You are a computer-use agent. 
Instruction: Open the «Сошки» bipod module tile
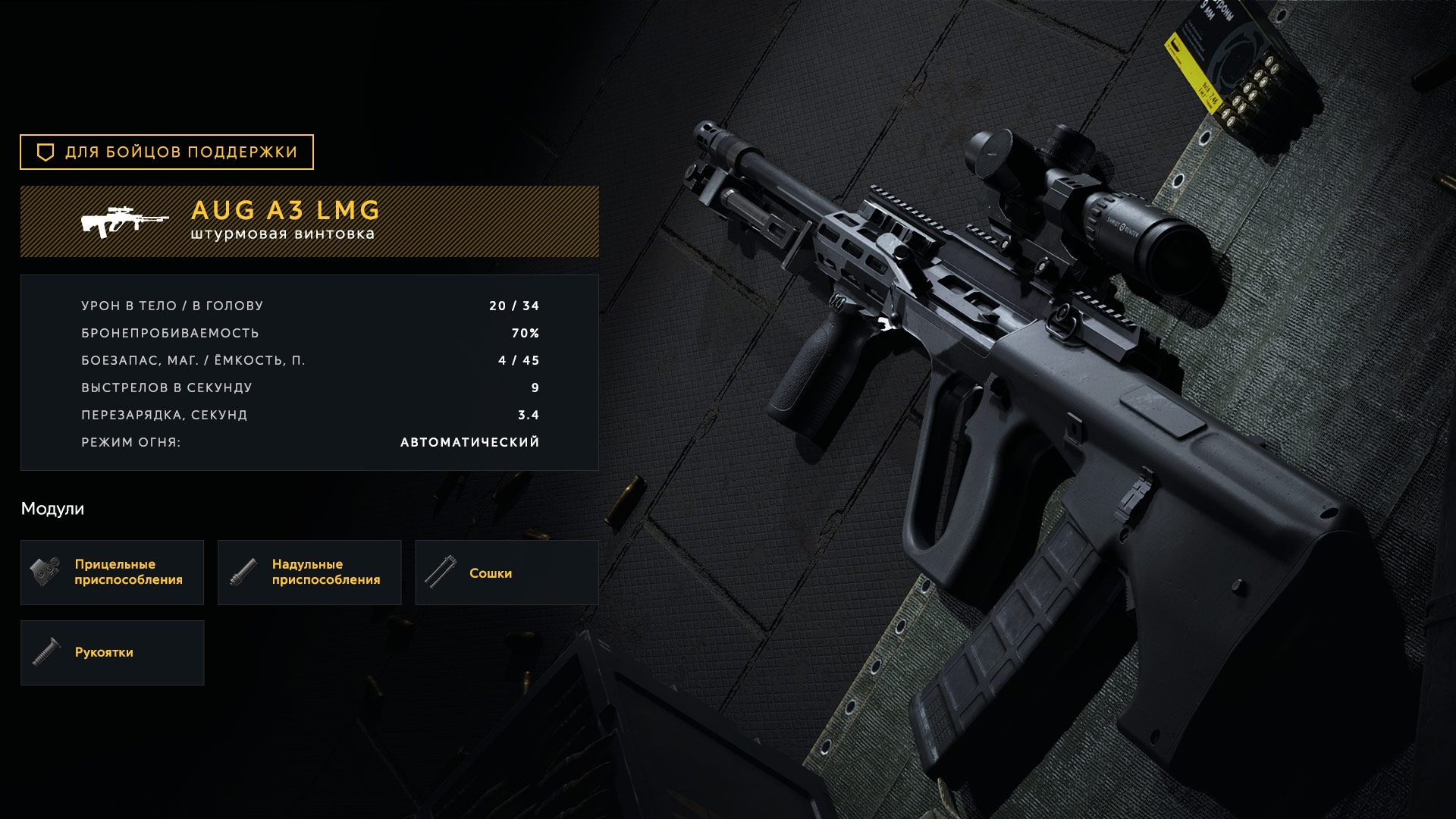pos(507,573)
